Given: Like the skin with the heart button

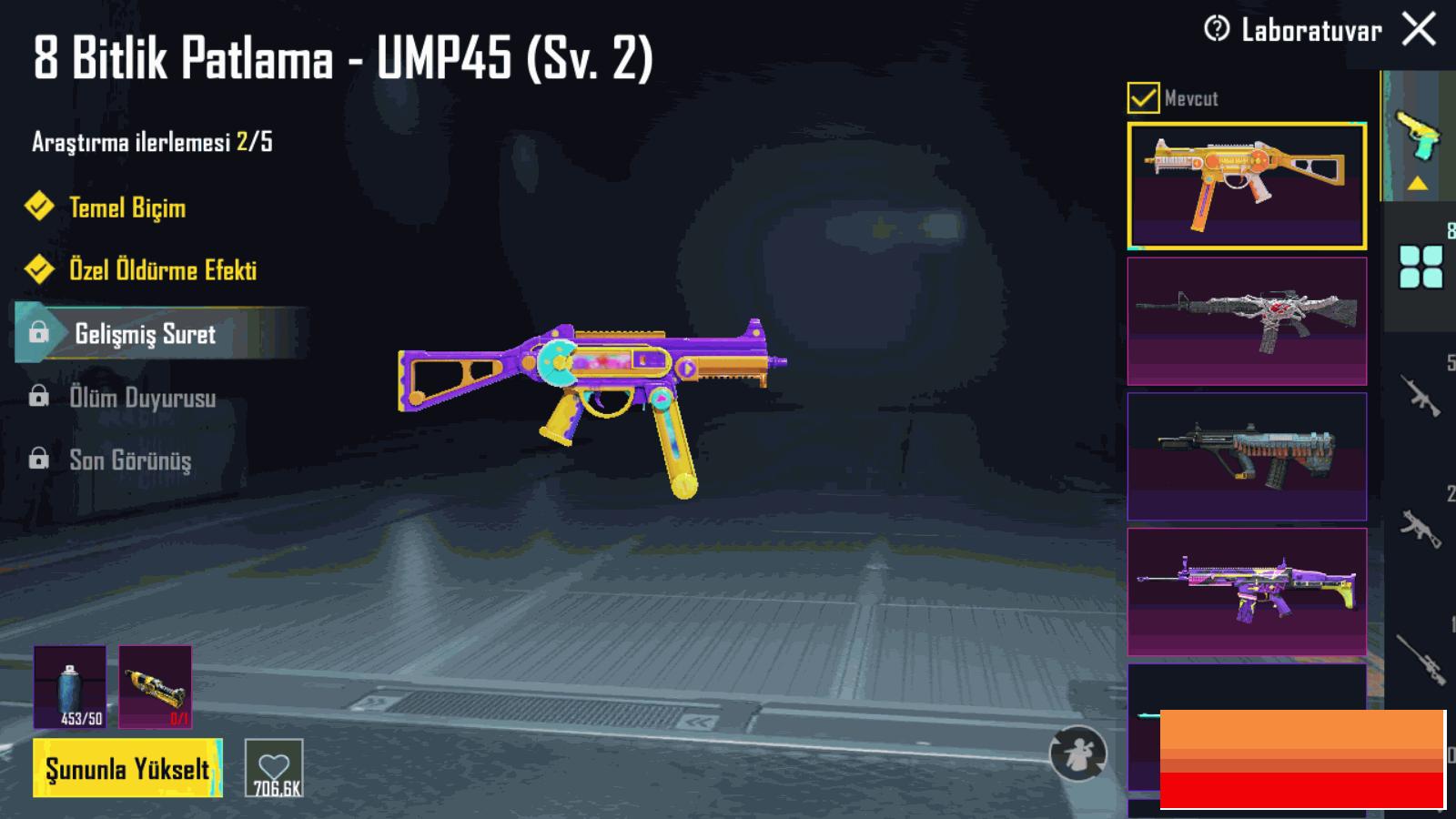Looking at the screenshot, I should click(x=274, y=769).
